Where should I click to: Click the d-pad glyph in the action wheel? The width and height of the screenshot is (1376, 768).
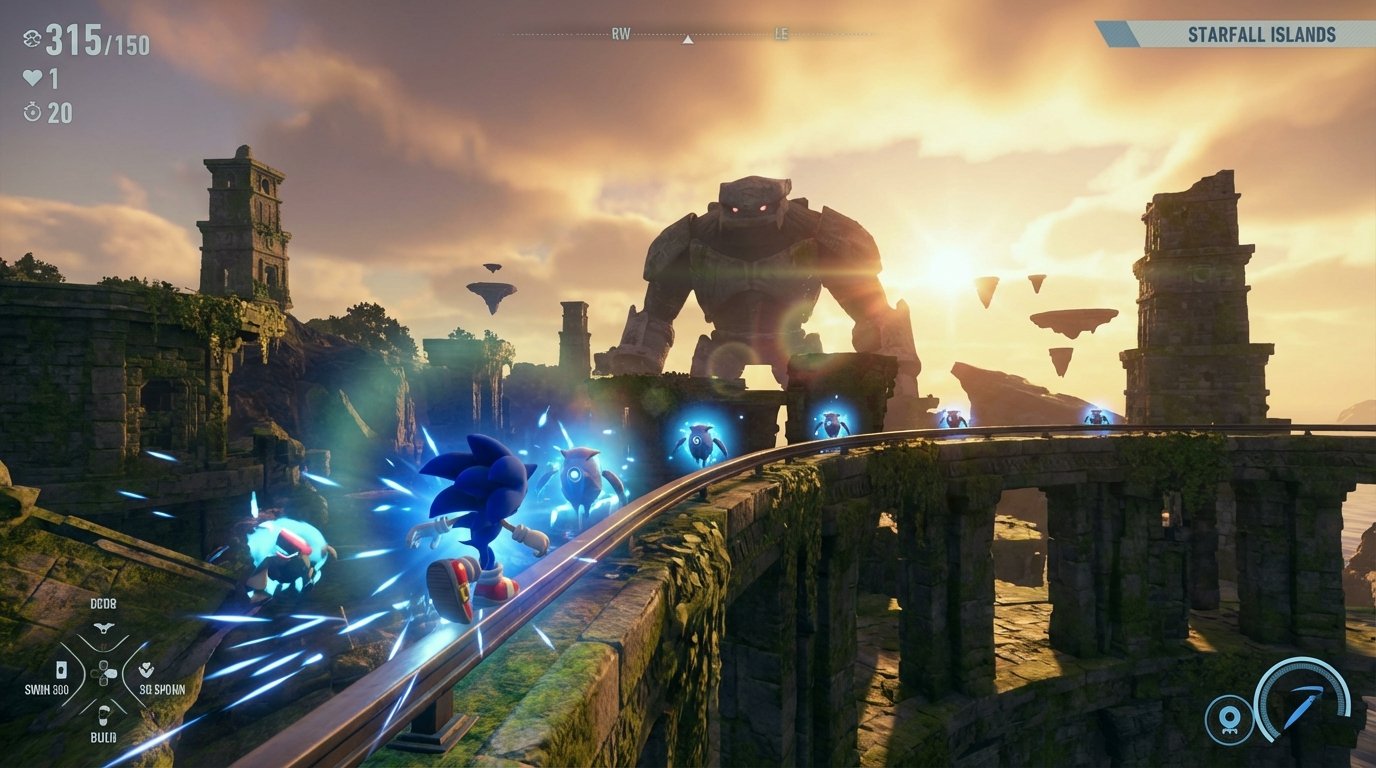point(104,673)
